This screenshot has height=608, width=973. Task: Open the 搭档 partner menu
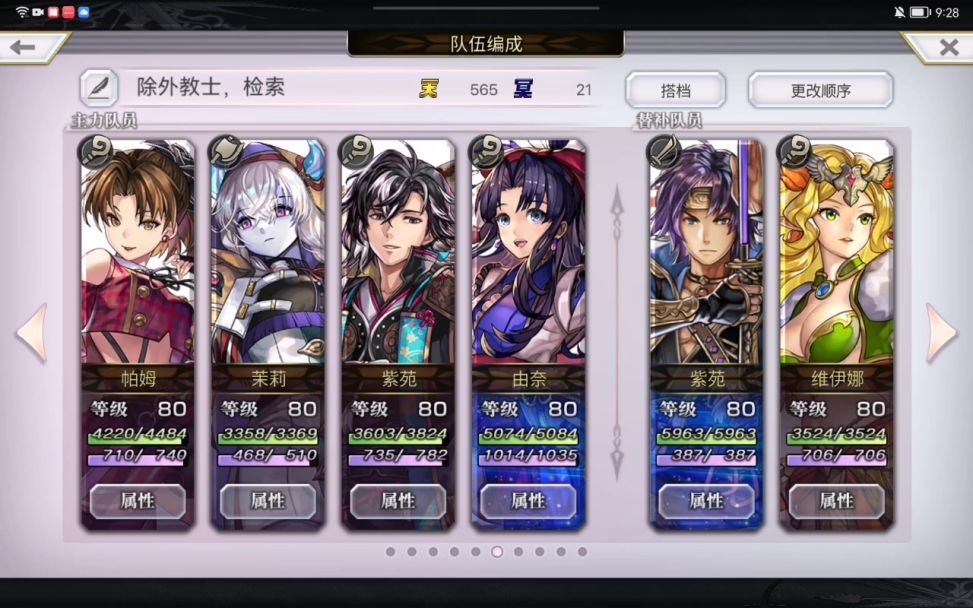click(x=675, y=90)
